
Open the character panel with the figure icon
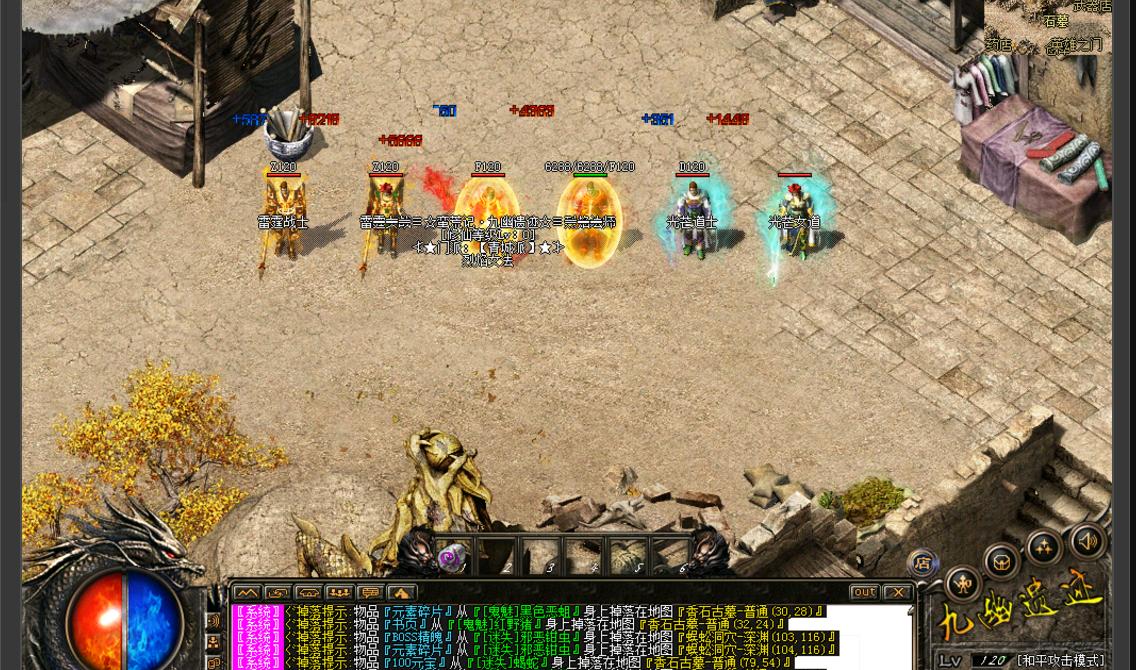coord(962,583)
